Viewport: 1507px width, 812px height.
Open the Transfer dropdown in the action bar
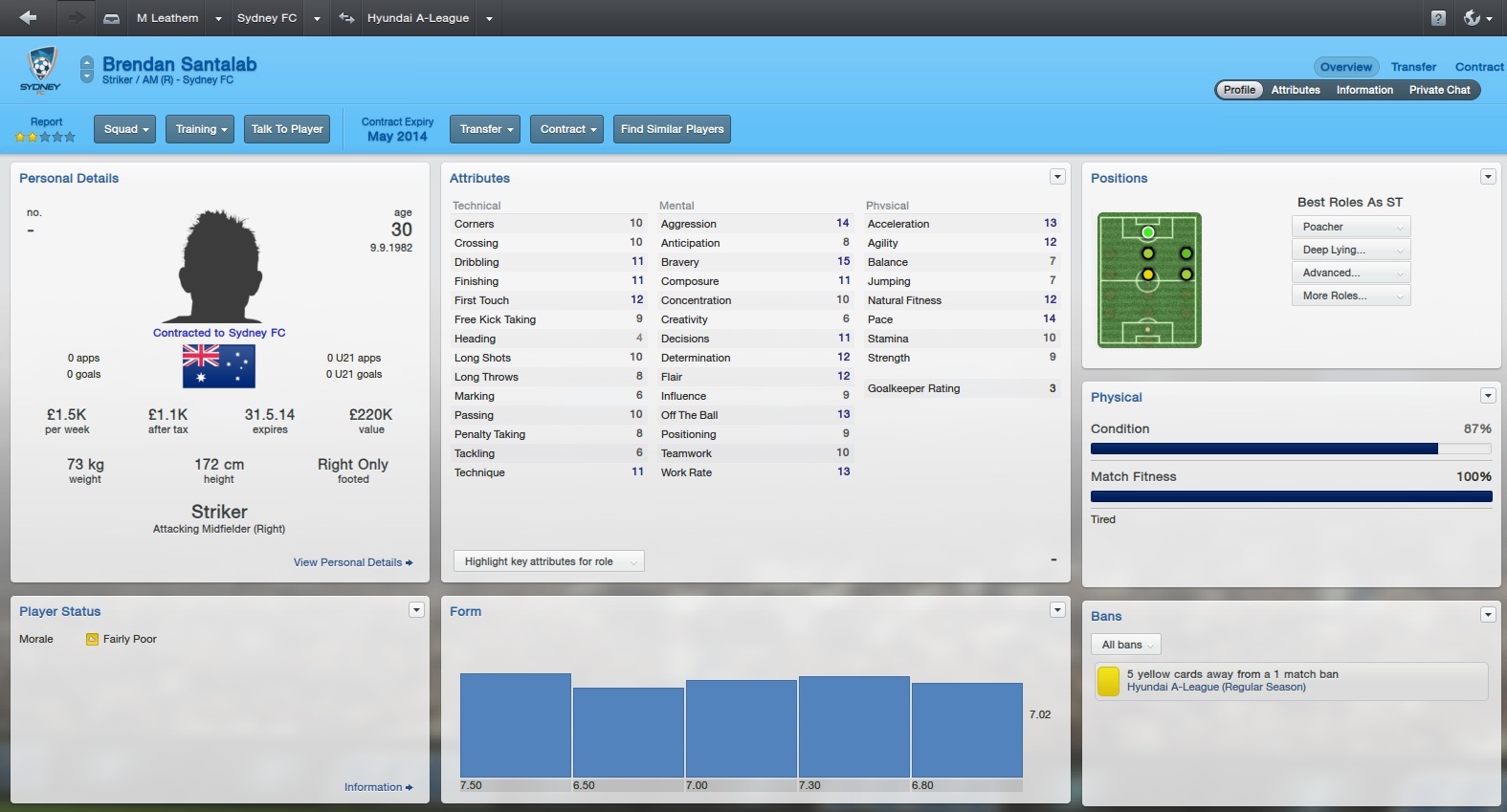point(485,129)
